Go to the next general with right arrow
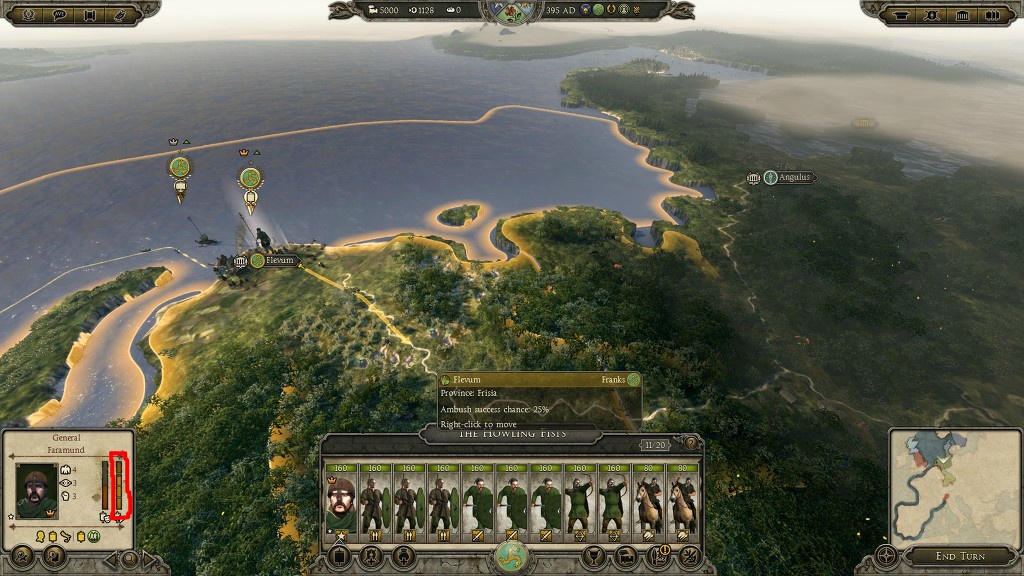 point(148,557)
